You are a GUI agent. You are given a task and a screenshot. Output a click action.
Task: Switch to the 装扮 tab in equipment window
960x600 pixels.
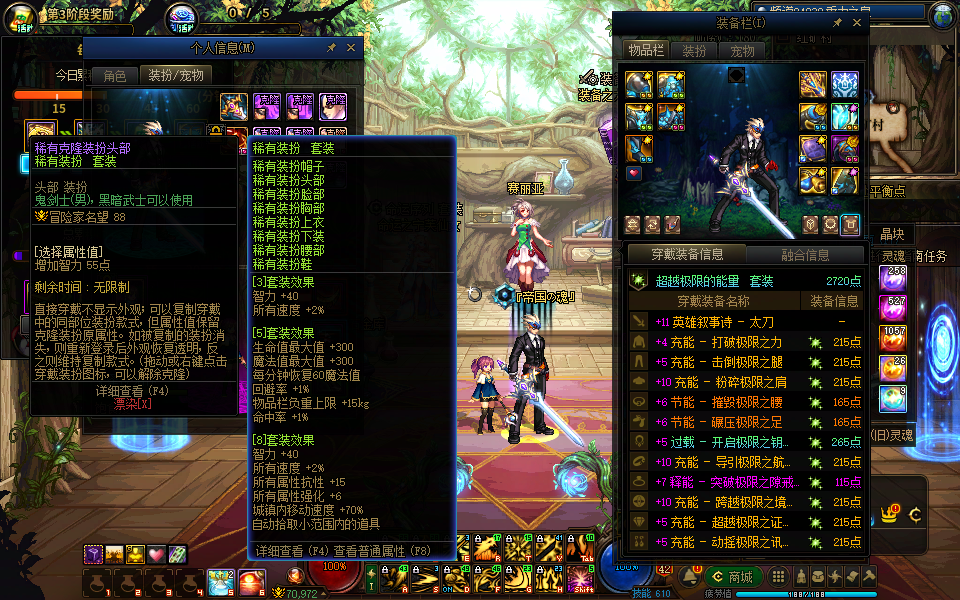[x=694, y=51]
